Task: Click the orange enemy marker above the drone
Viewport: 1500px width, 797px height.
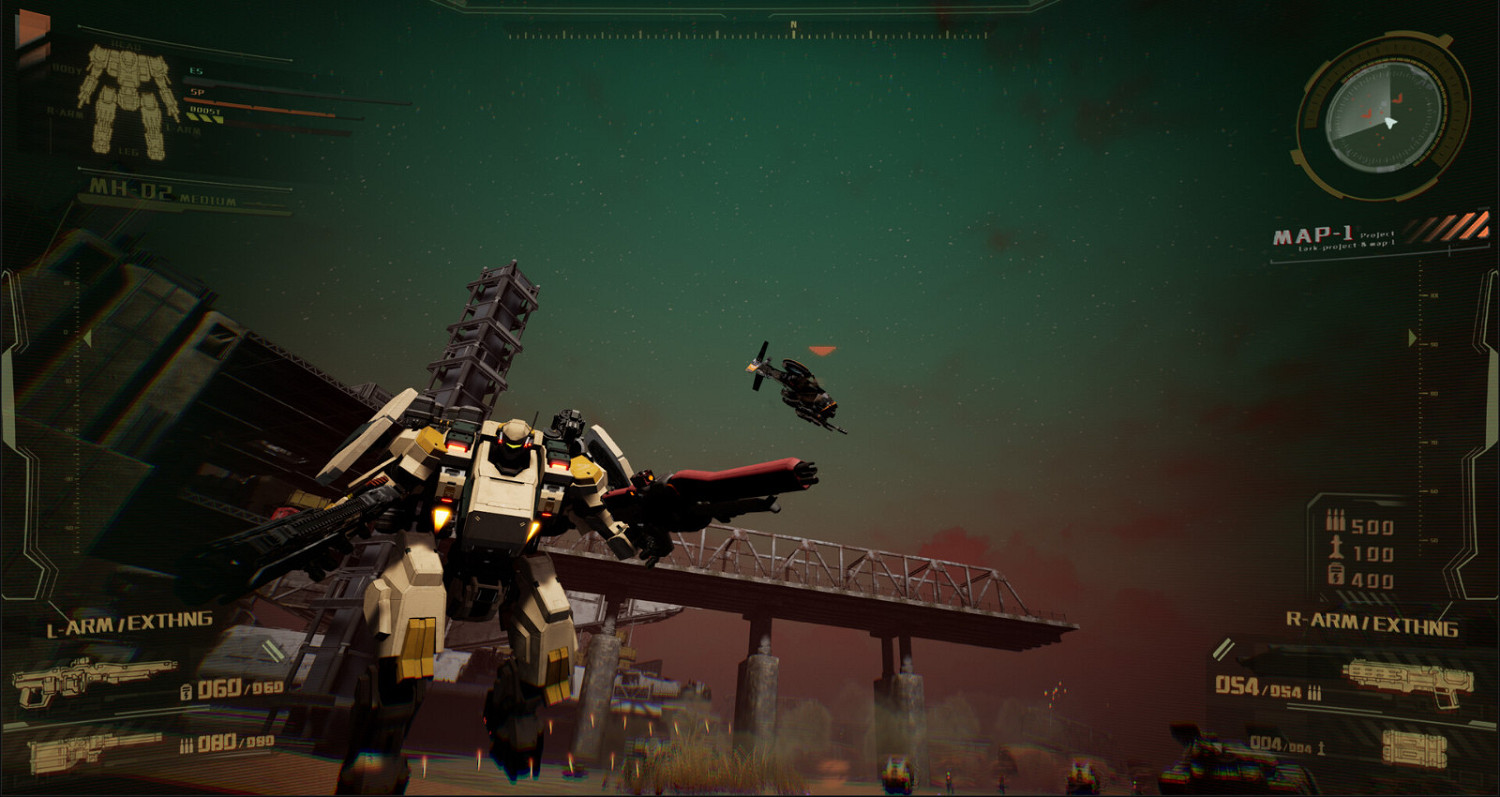Action: [x=823, y=350]
